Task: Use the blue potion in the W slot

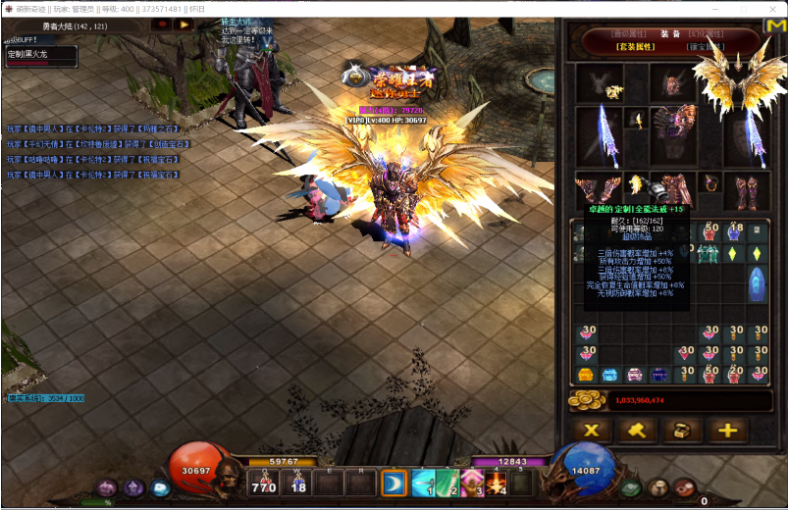Action: coord(297,485)
